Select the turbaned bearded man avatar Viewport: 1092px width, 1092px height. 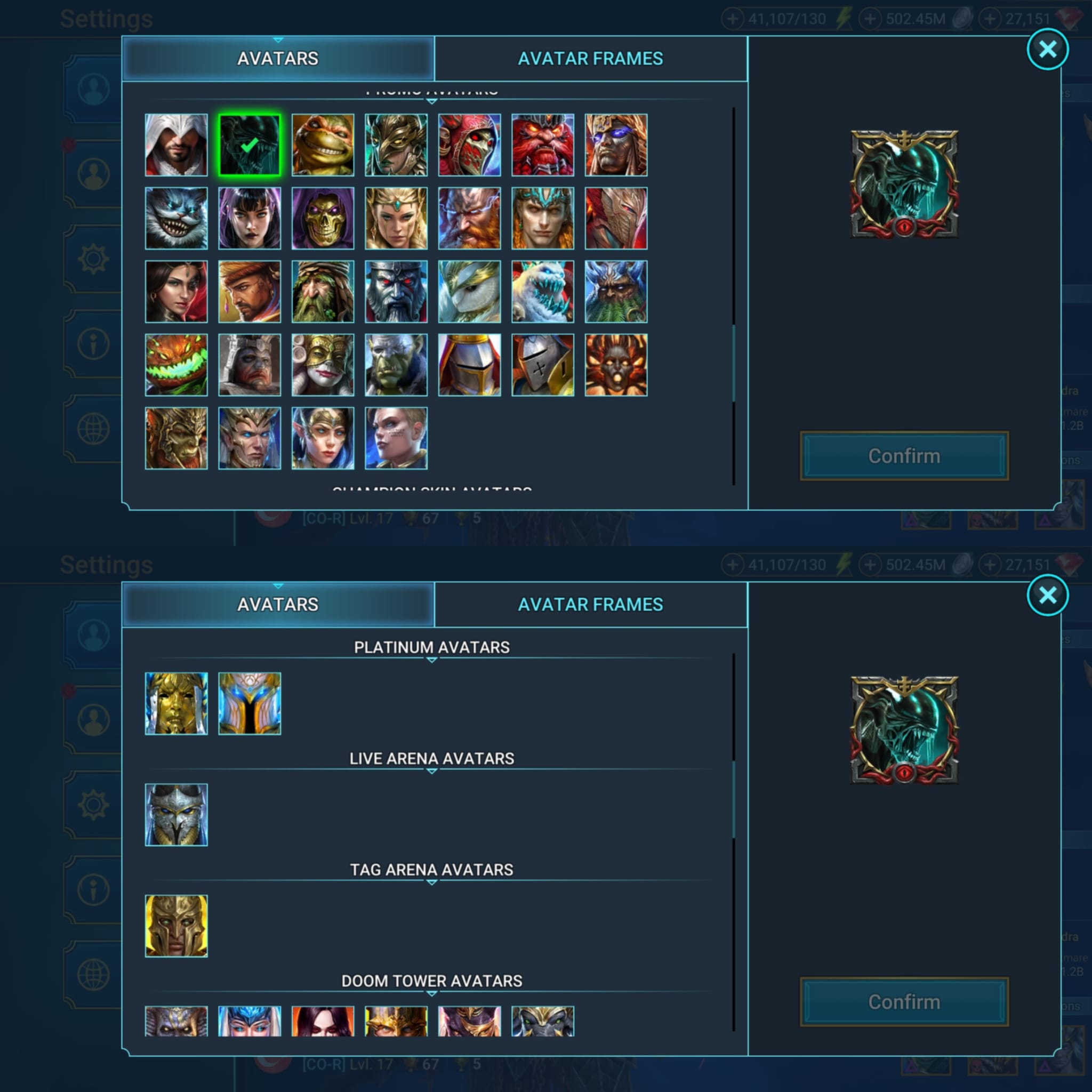[x=249, y=292]
